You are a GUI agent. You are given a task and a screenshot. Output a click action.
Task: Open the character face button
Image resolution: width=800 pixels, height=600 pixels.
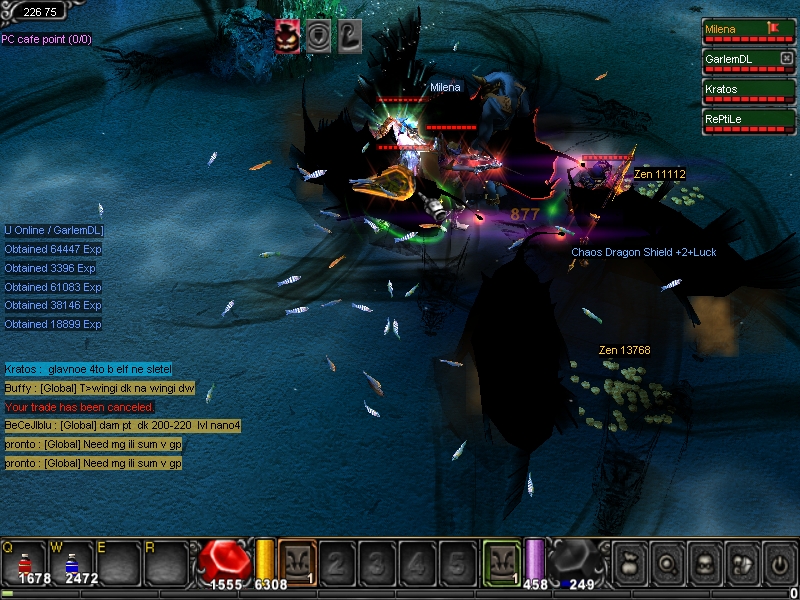[703, 563]
